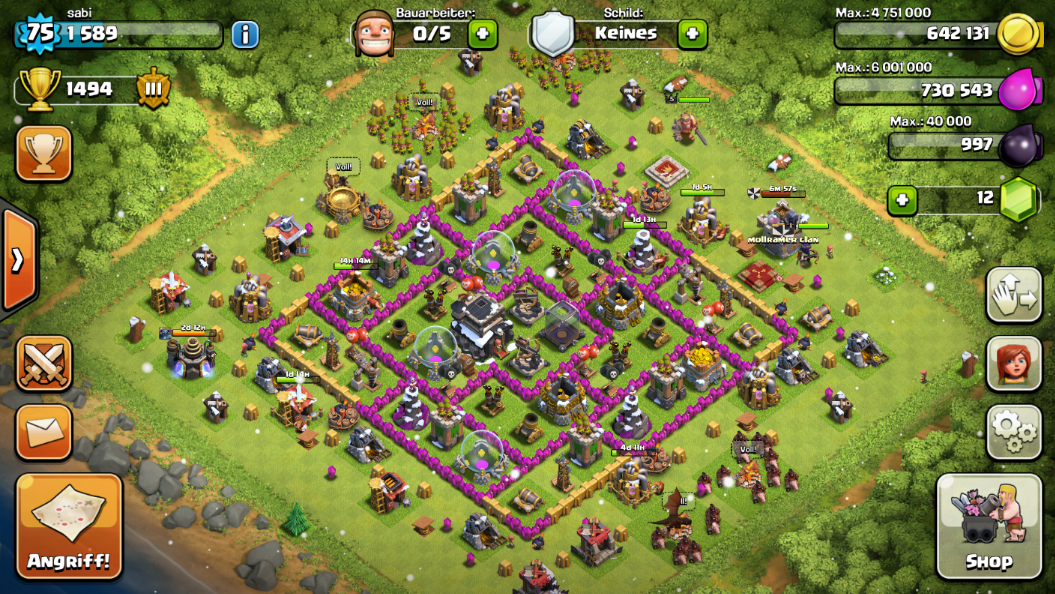
Task: Tap the level 75 experience star
Action: click(39, 33)
